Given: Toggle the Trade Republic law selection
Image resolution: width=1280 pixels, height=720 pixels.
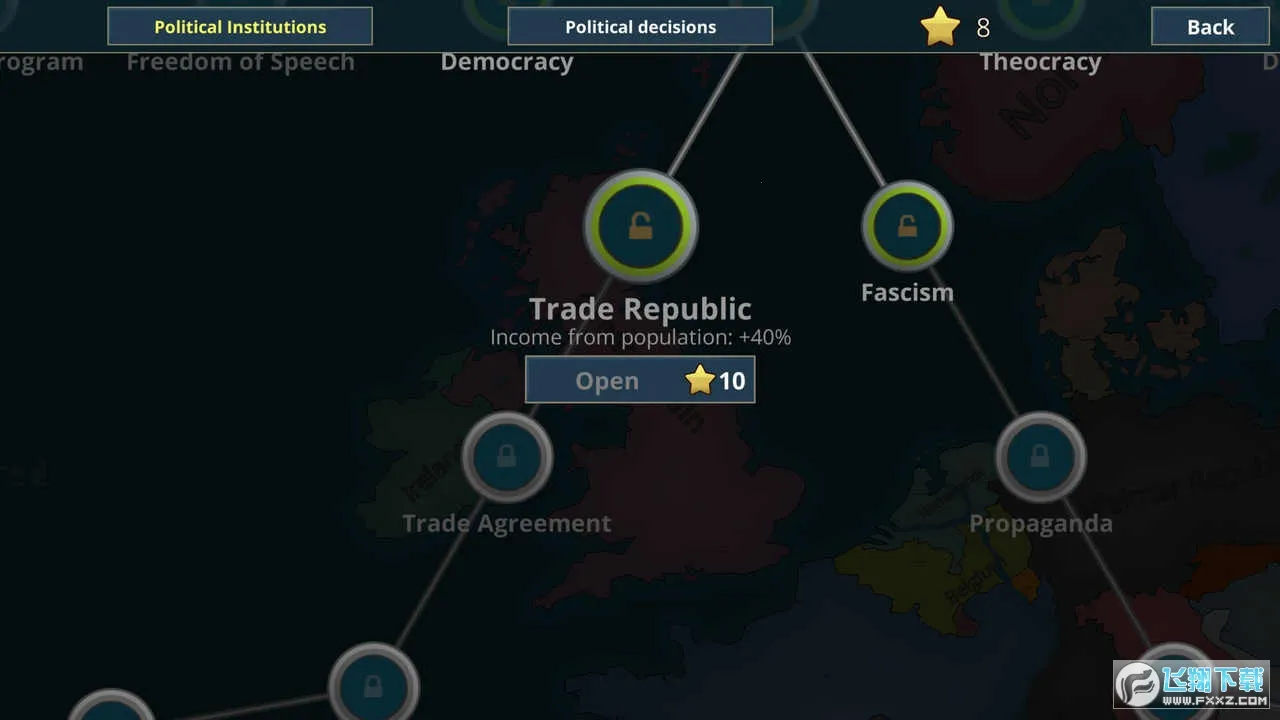Looking at the screenshot, I should click(640, 225).
